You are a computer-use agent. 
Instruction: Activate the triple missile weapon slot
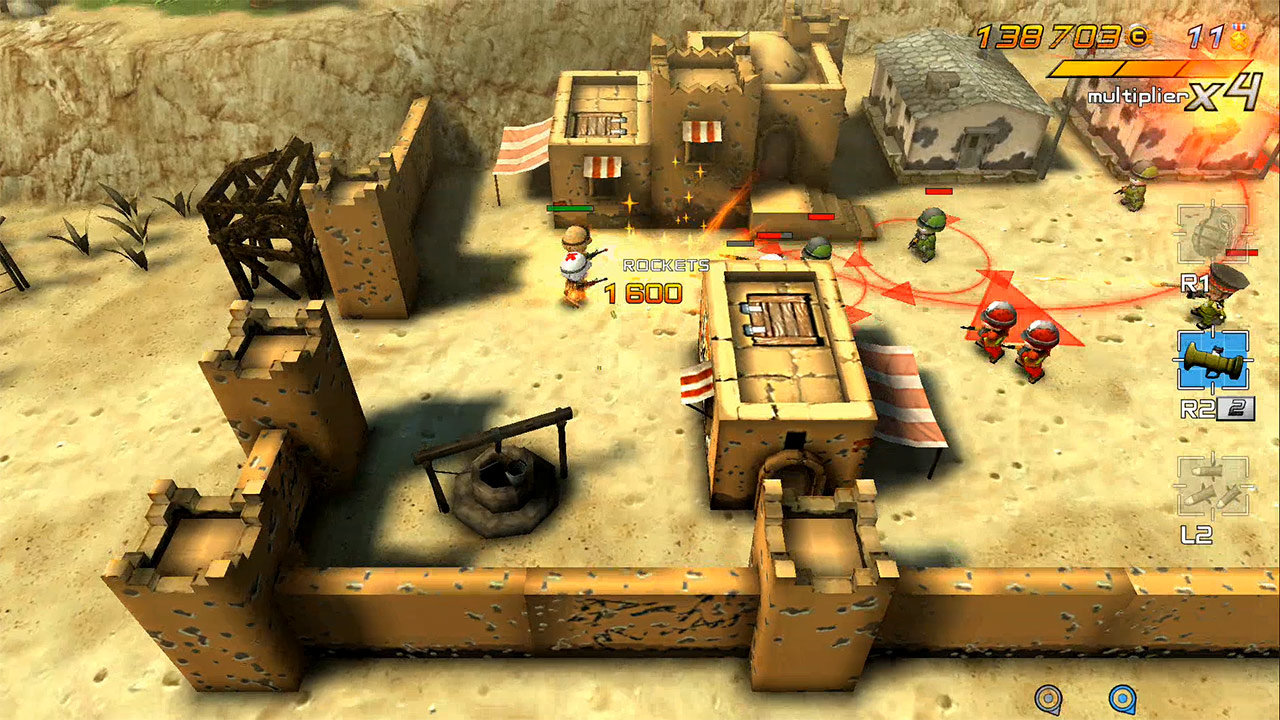tap(1212, 487)
